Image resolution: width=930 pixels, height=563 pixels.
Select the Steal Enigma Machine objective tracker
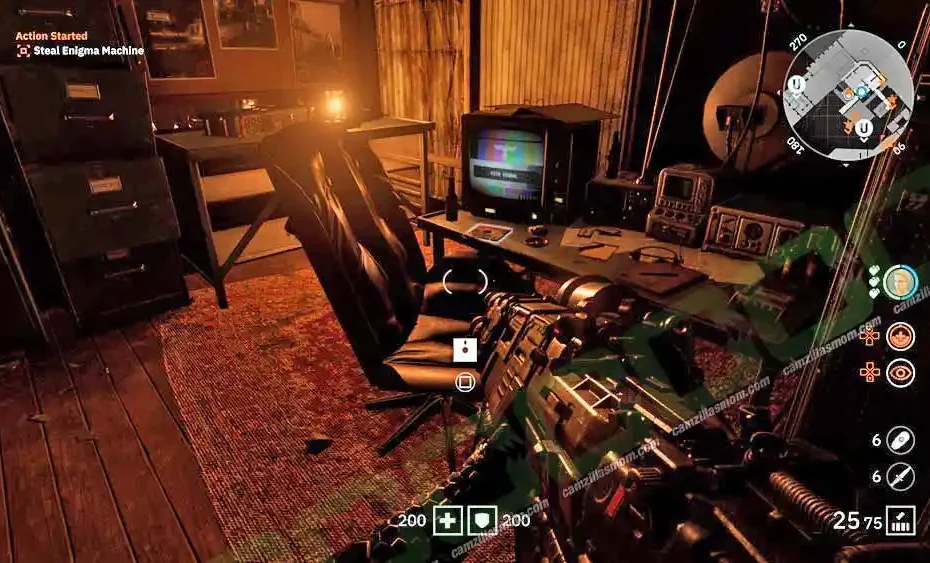[x=80, y=50]
